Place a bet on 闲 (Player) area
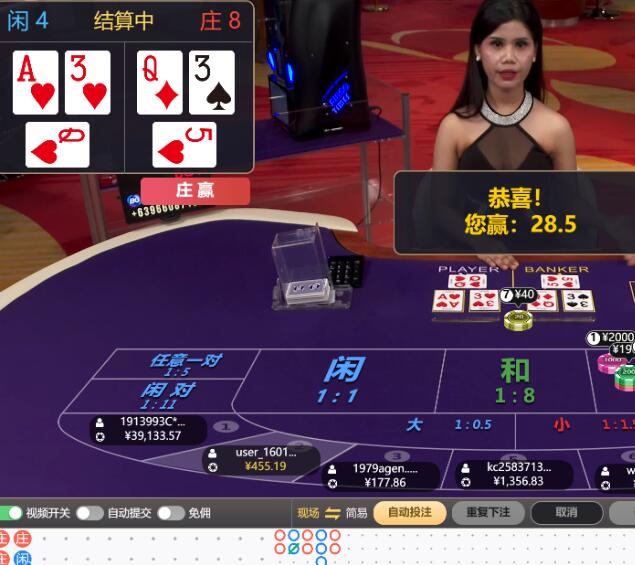Screen dimensions: 635x565 tap(342, 380)
